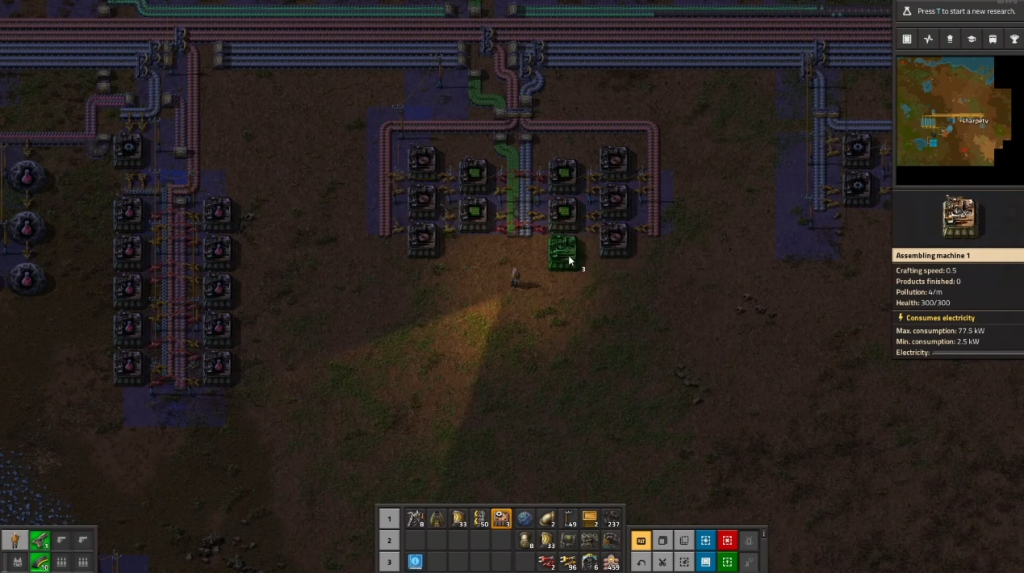Activate the scissors cut tool
Viewport: 1024px width, 573px height.
662,562
